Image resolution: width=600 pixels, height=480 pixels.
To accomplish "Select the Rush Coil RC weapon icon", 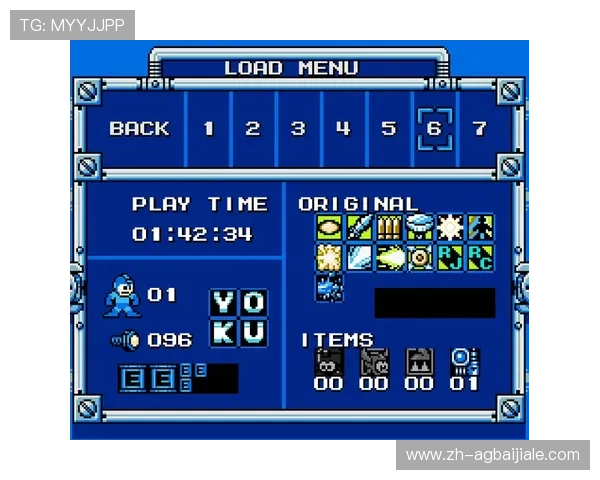I will coord(479,257).
